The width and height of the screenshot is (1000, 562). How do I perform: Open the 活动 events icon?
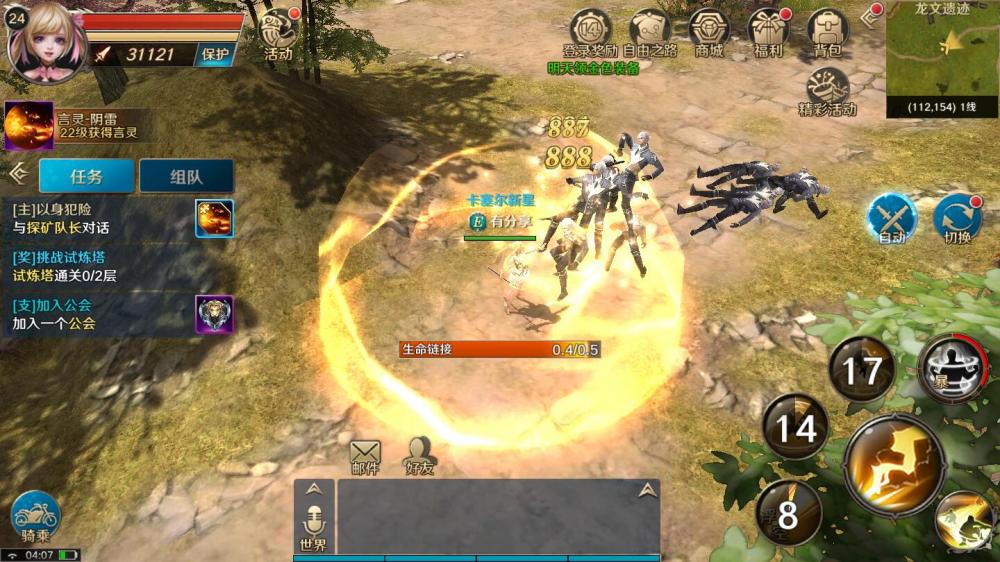coord(278,33)
